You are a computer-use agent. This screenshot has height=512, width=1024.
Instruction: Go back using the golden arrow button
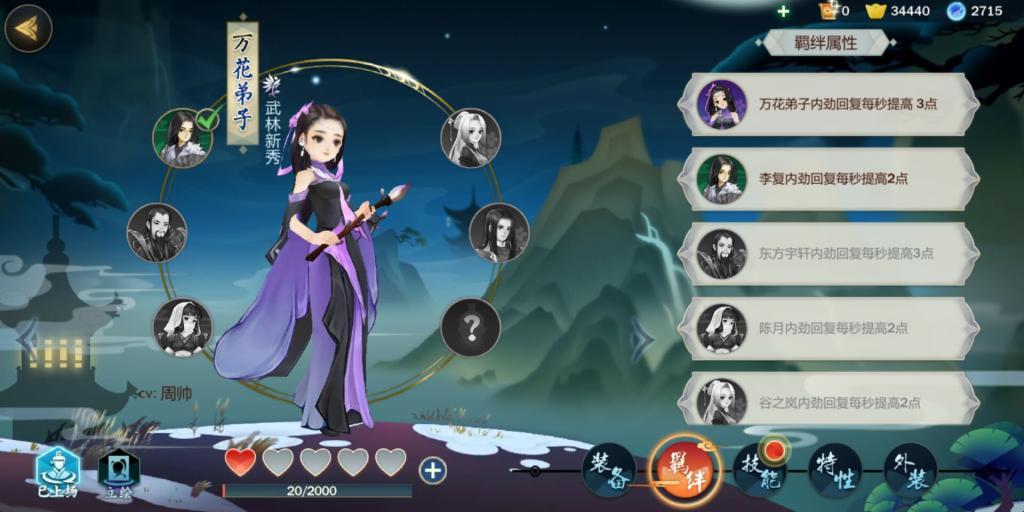[28, 28]
